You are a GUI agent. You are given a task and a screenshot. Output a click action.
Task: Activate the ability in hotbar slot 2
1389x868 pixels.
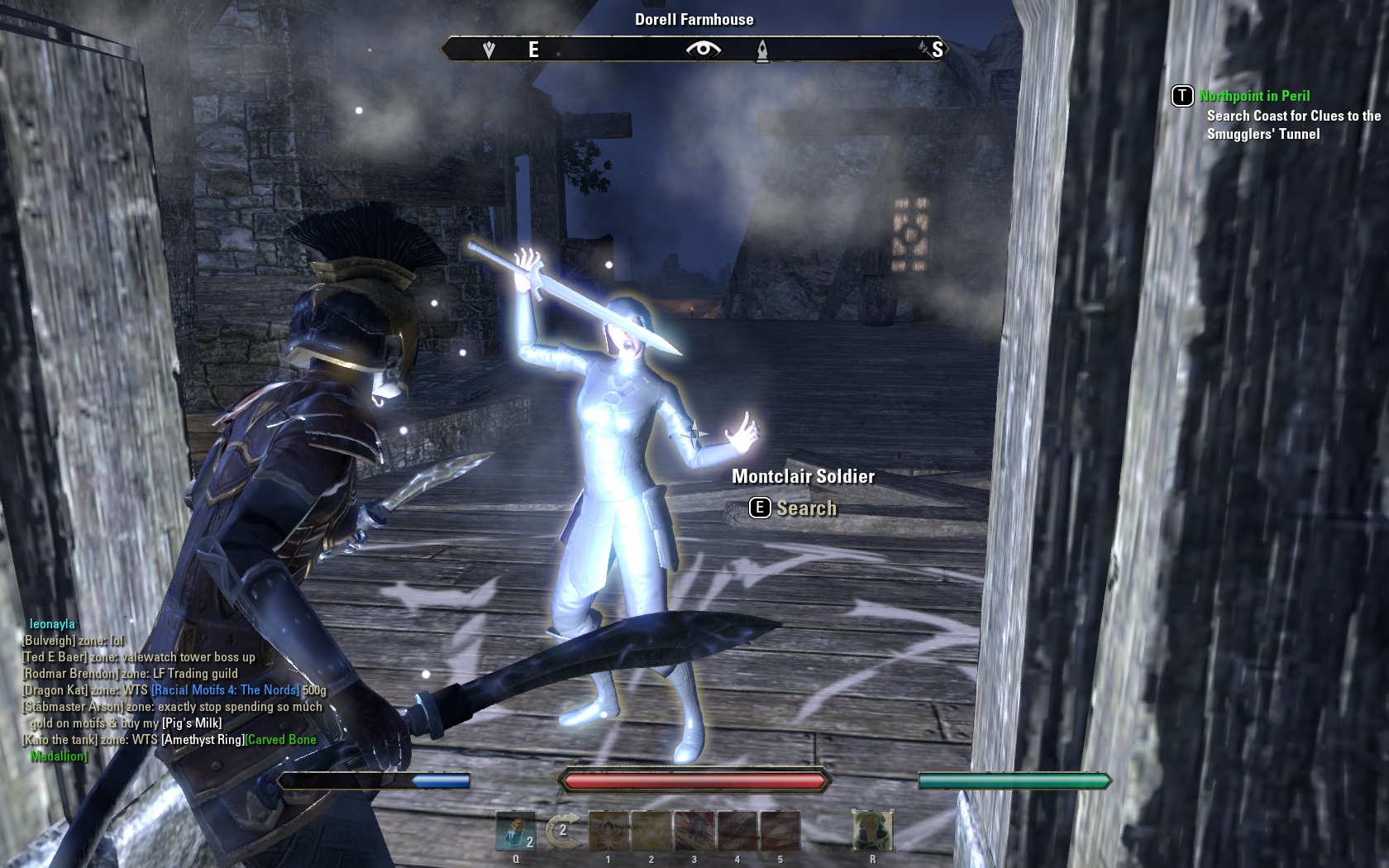point(652,831)
